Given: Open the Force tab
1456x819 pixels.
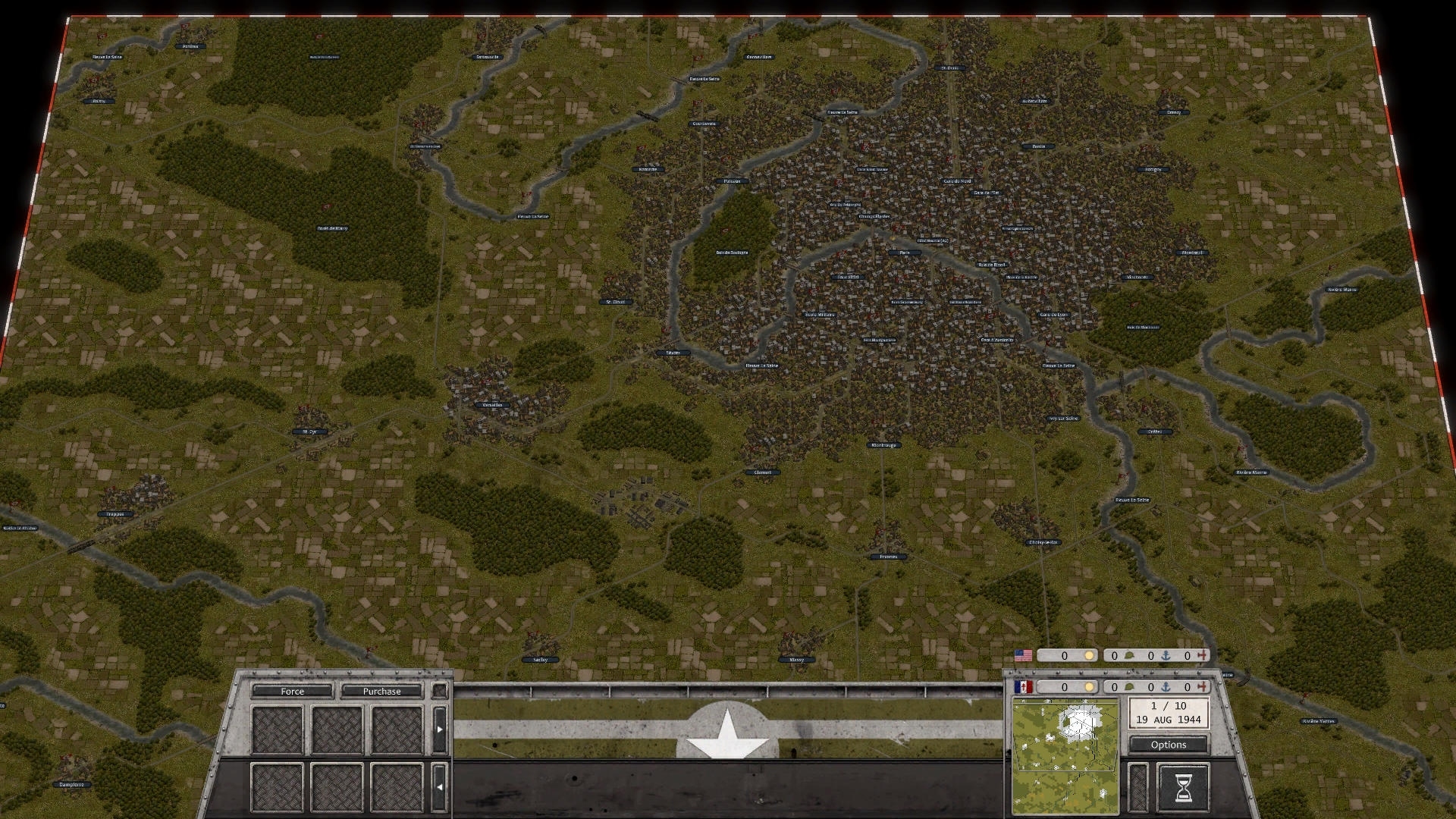Looking at the screenshot, I should click(x=292, y=691).
